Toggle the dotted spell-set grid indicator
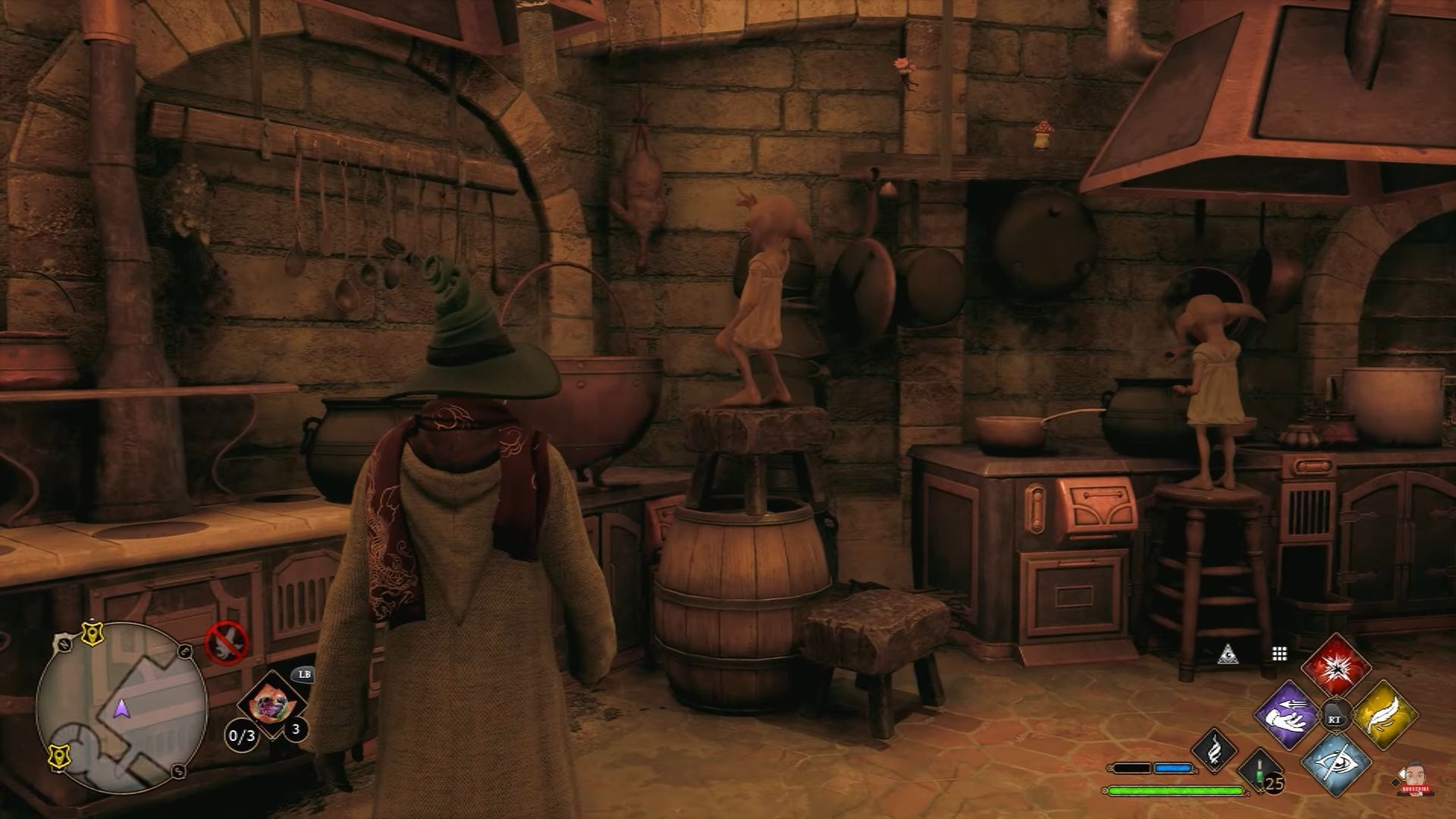 point(1279,654)
